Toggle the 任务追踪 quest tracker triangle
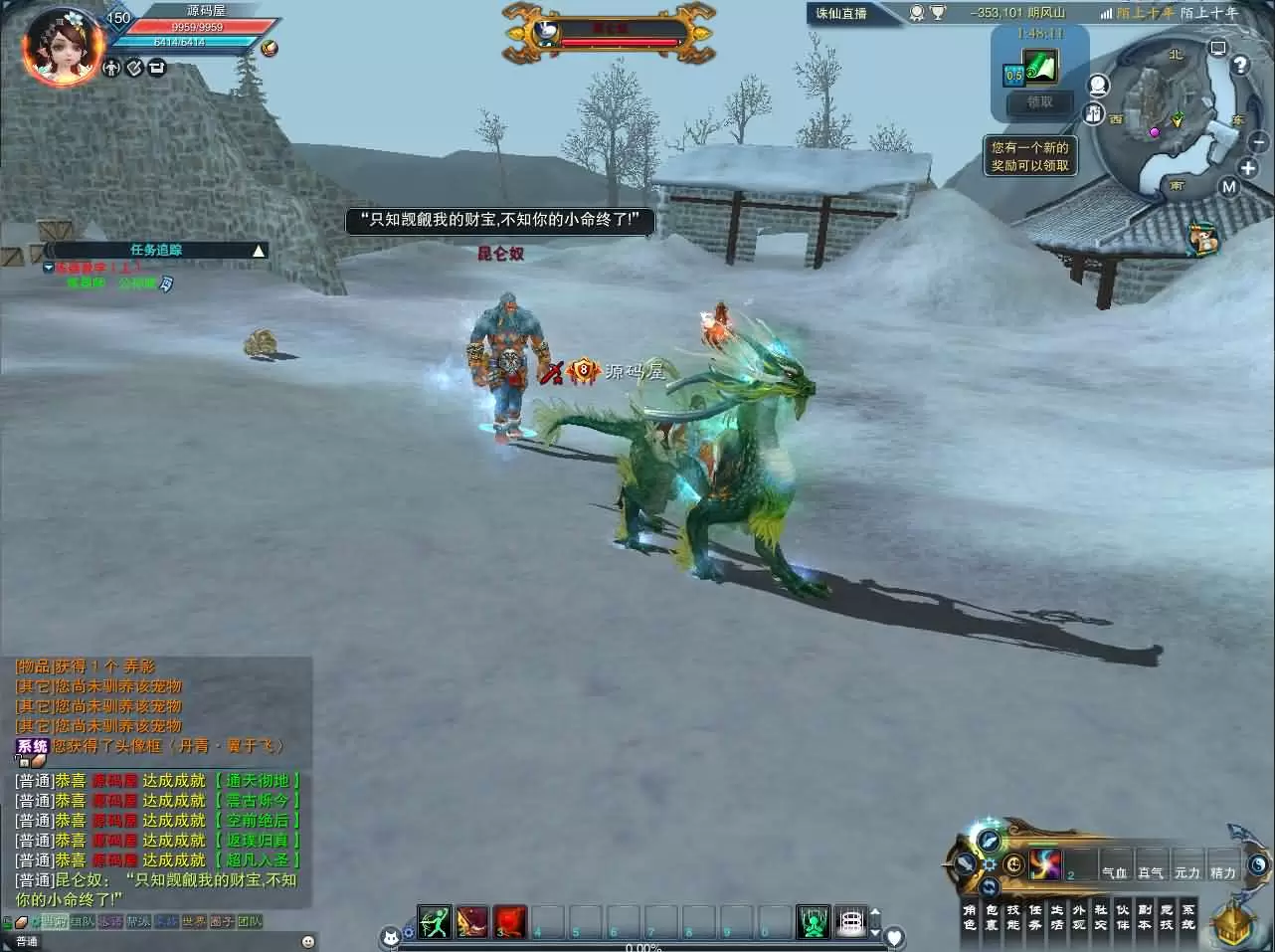 point(258,250)
